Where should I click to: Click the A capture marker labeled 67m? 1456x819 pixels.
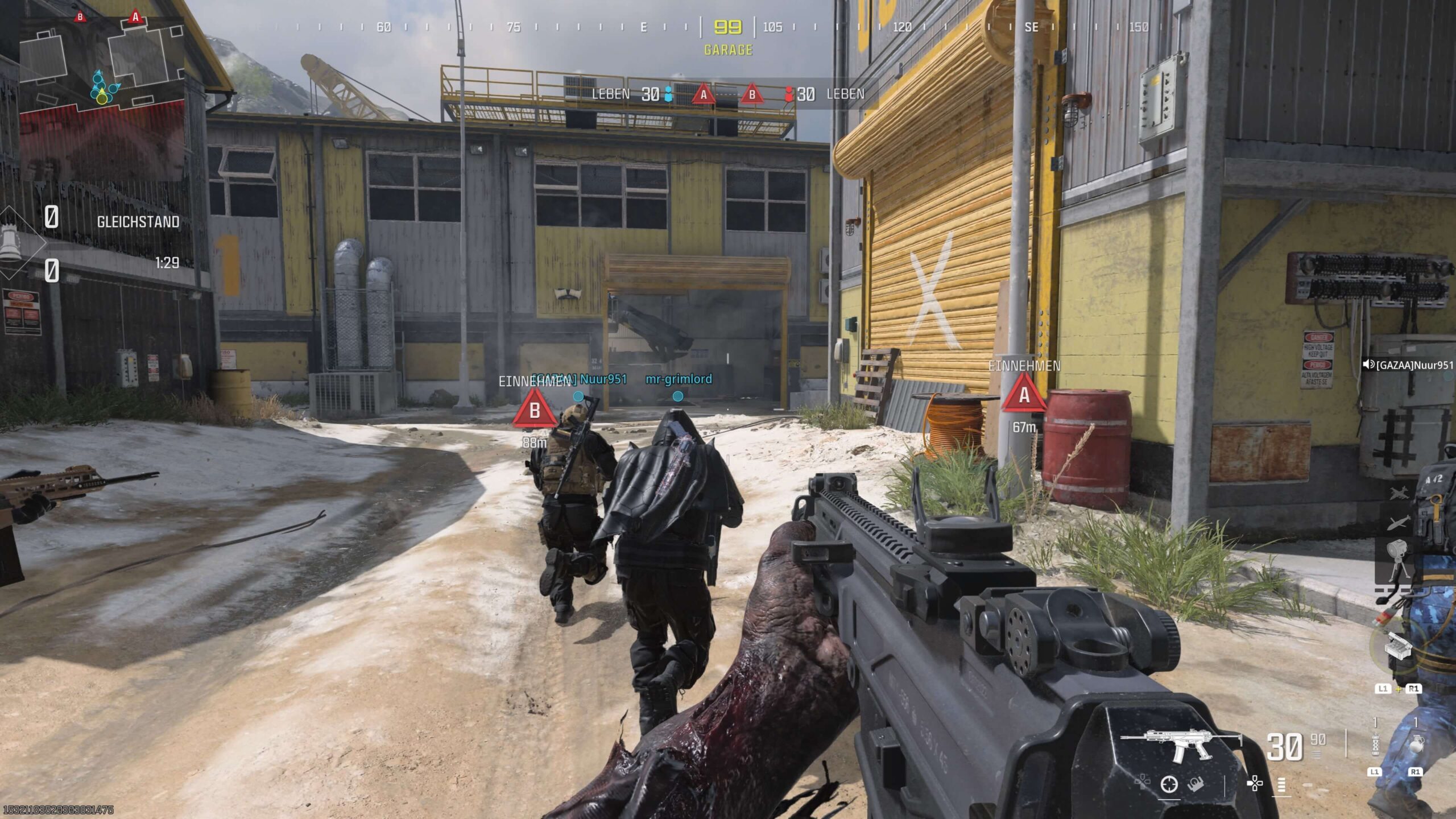click(x=1024, y=396)
